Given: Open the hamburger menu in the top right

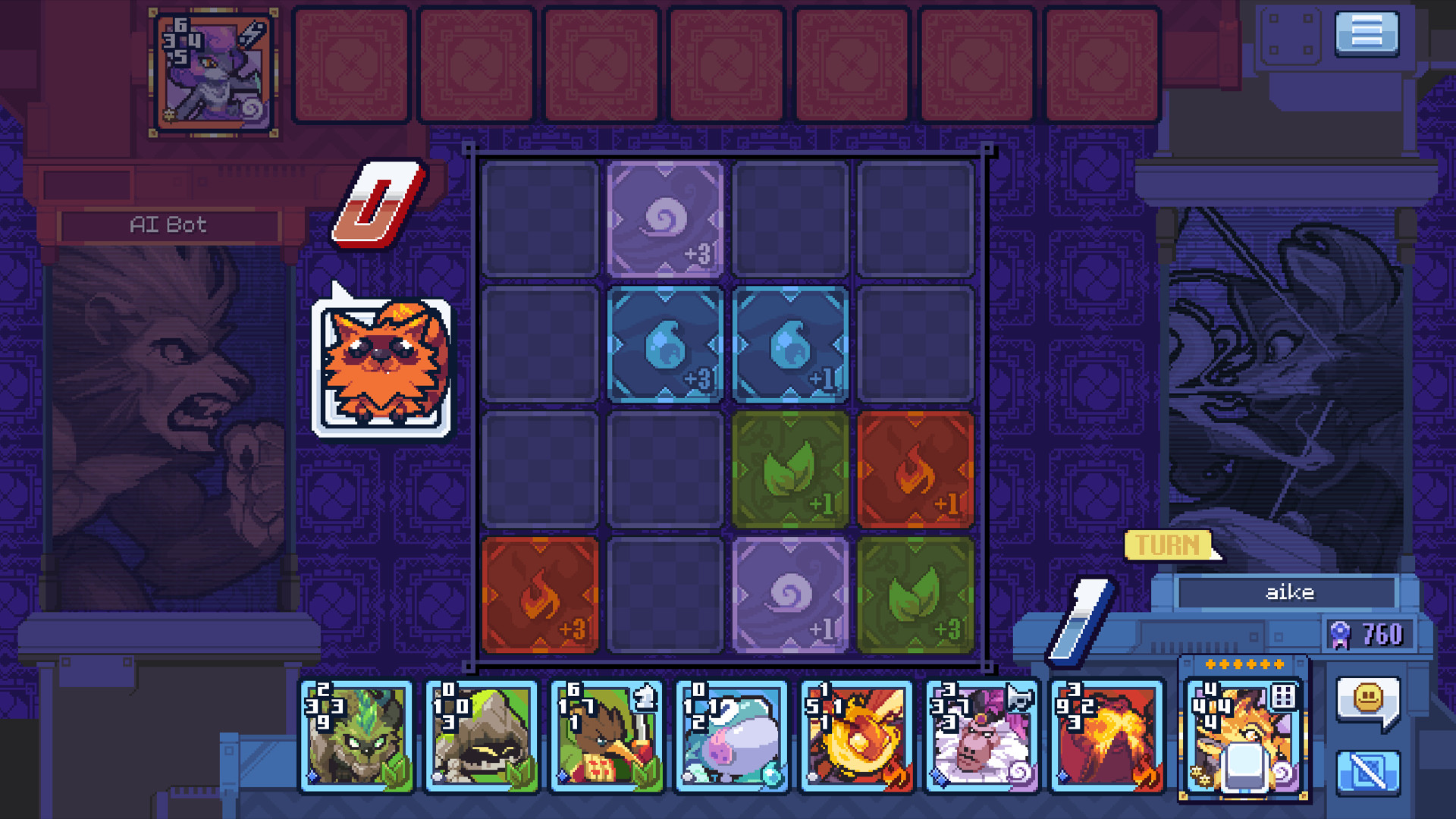Looking at the screenshot, I should click(x=1367, y=34).
